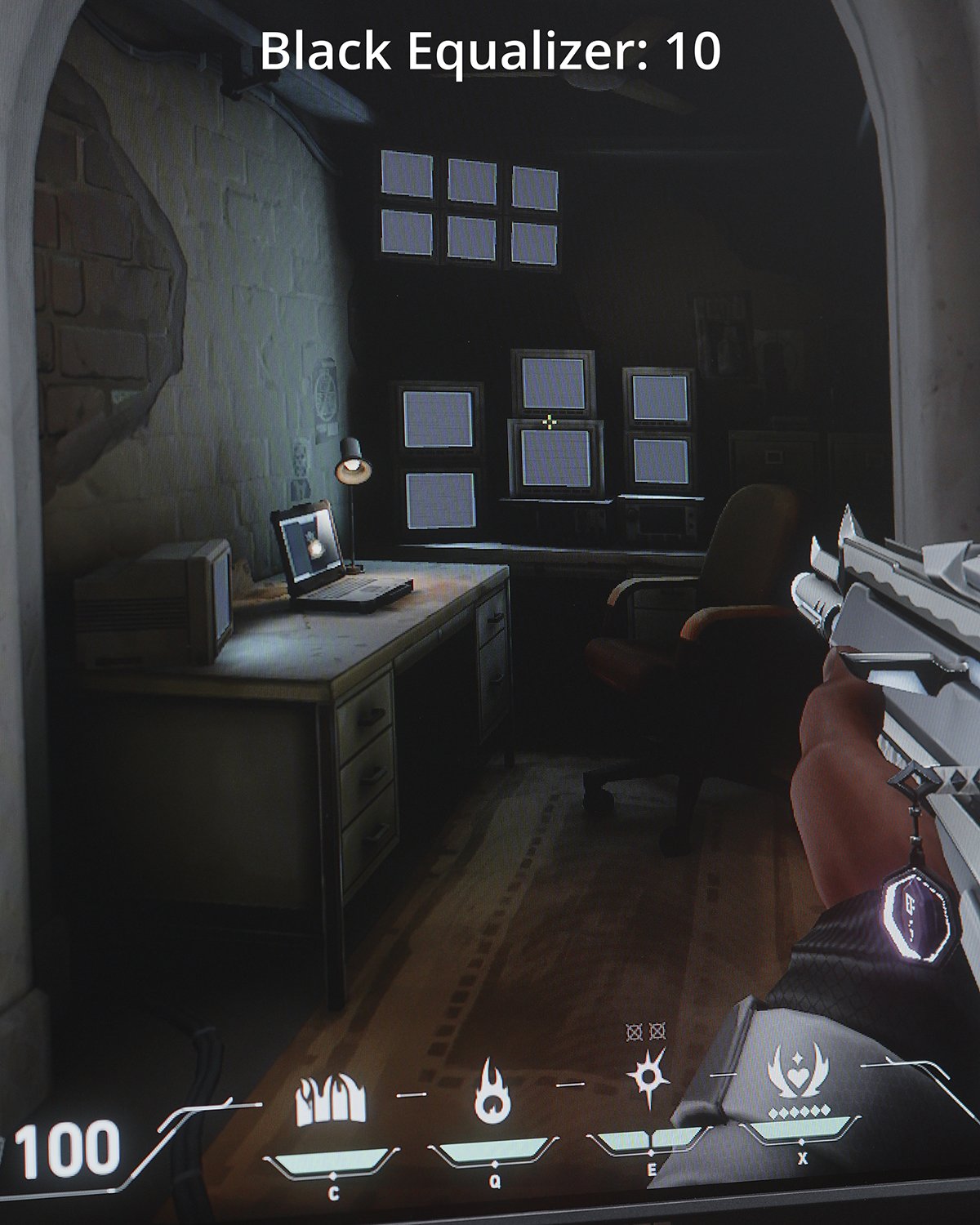Select the fireball ability icon
Image resolution: width=980 pixels, height=1225 pixels.
click(x=492, y=1090)
